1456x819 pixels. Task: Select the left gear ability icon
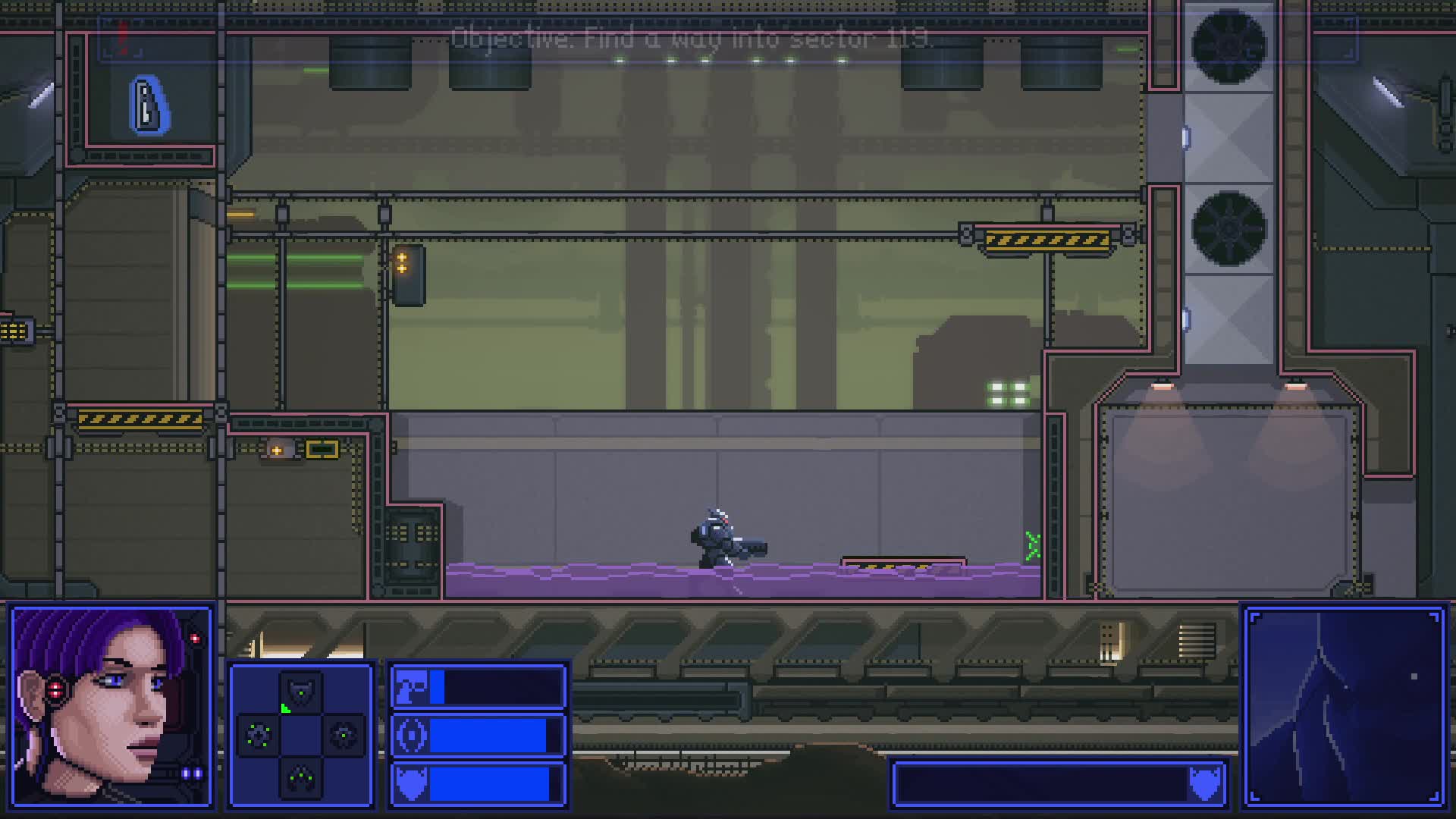(x=258, y=734)
